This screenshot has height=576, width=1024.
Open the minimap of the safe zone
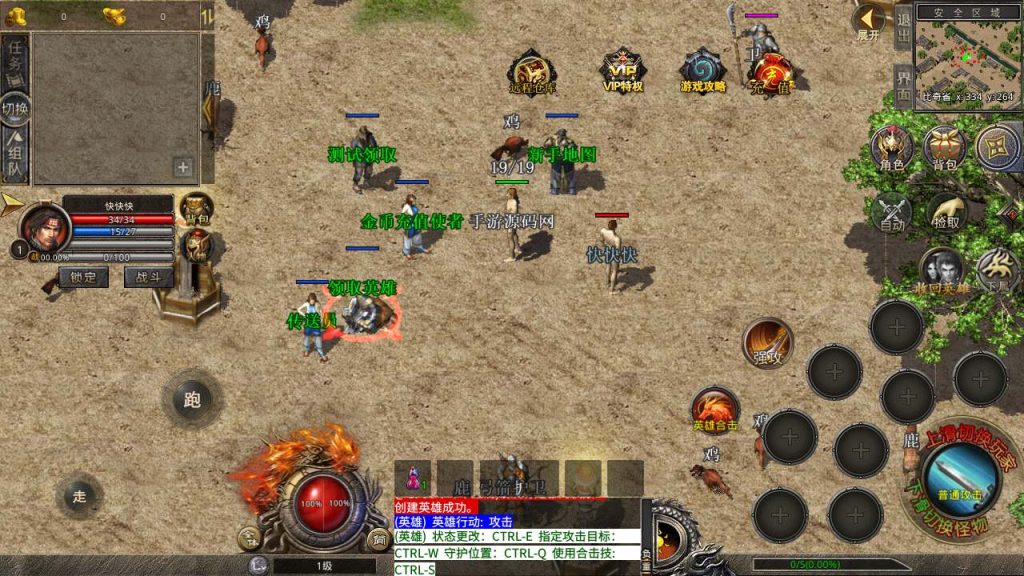pos(967,54)
